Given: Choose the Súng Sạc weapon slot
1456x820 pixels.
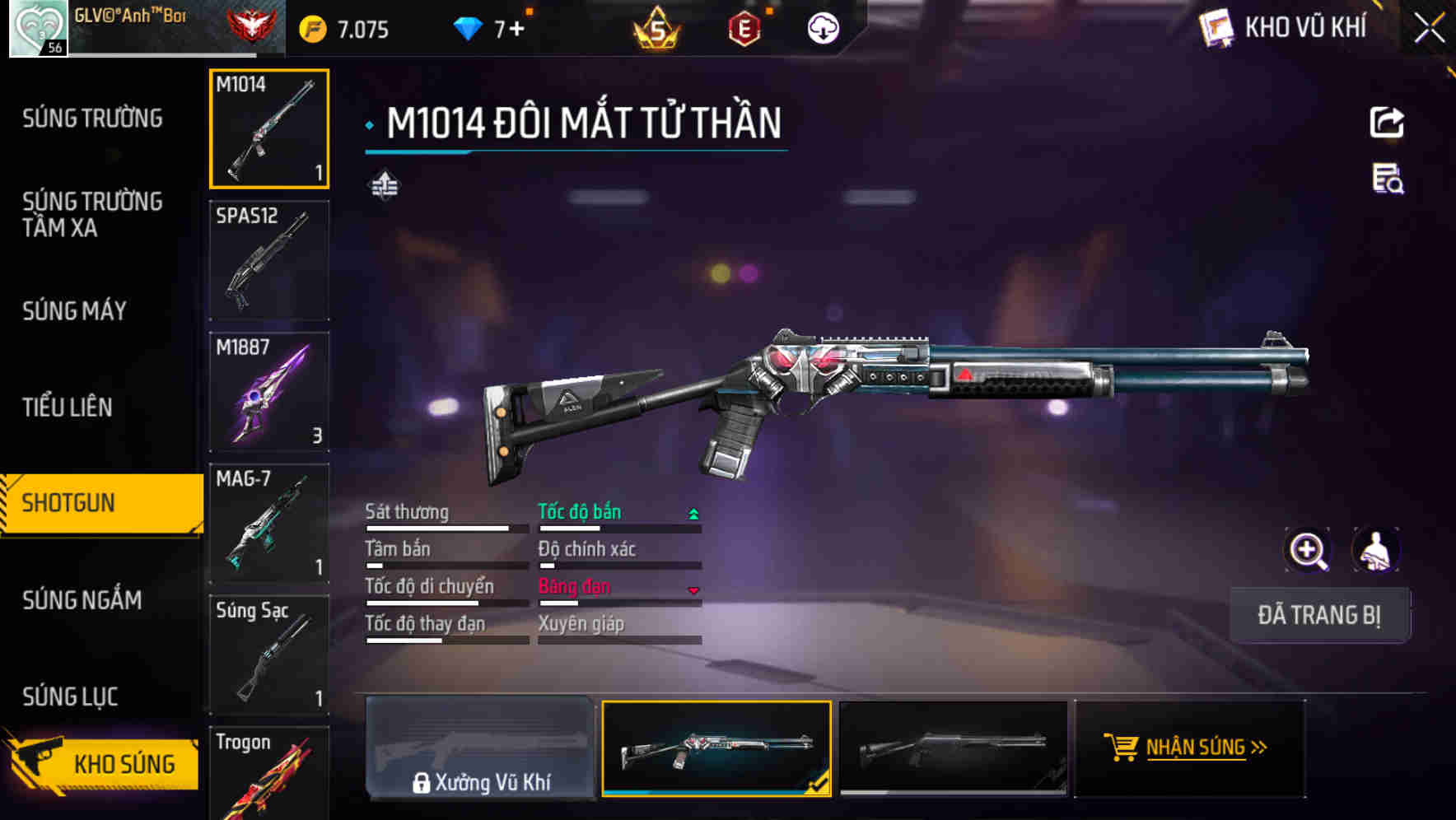Looking at the screenshot, I should tap(269, 655).
